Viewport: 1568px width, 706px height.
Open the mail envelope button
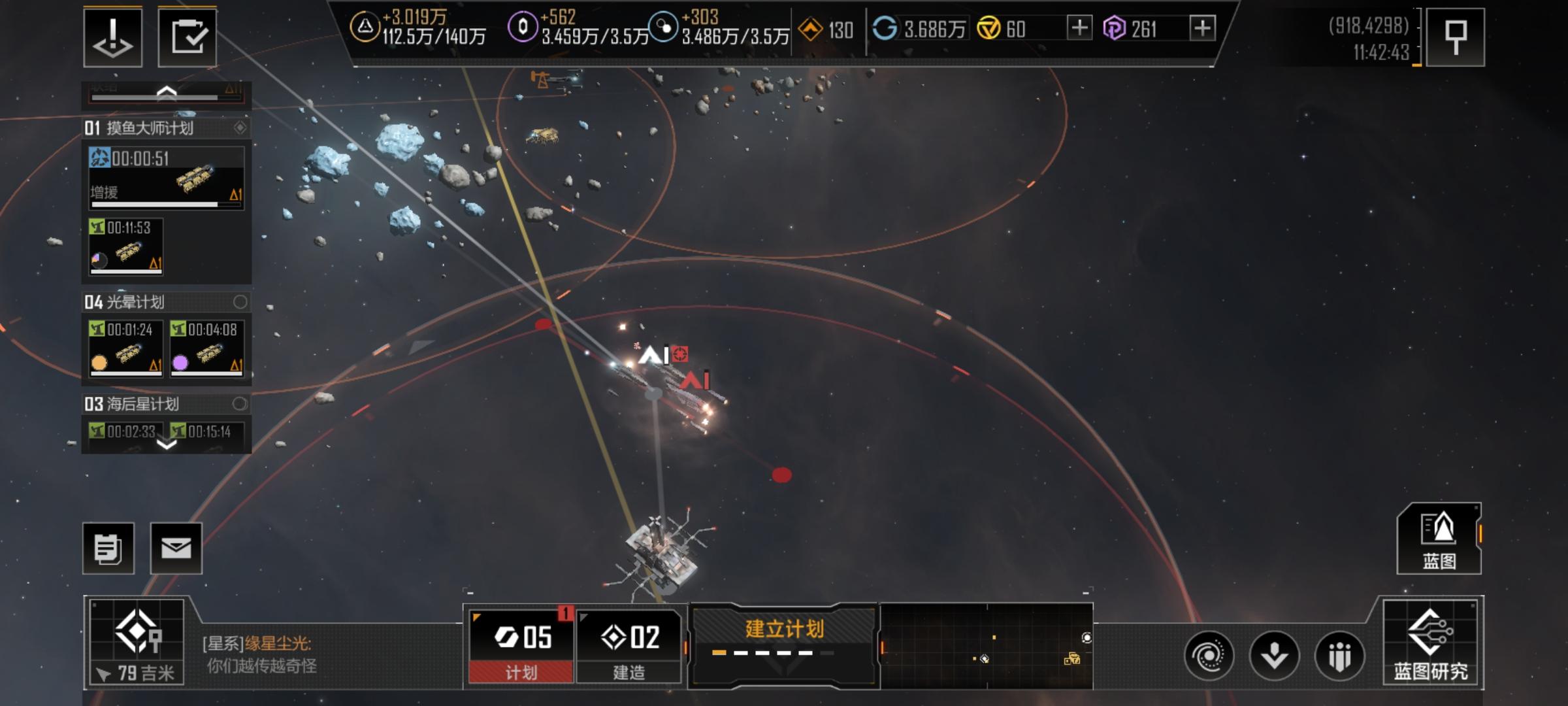(x=176, y=548)
